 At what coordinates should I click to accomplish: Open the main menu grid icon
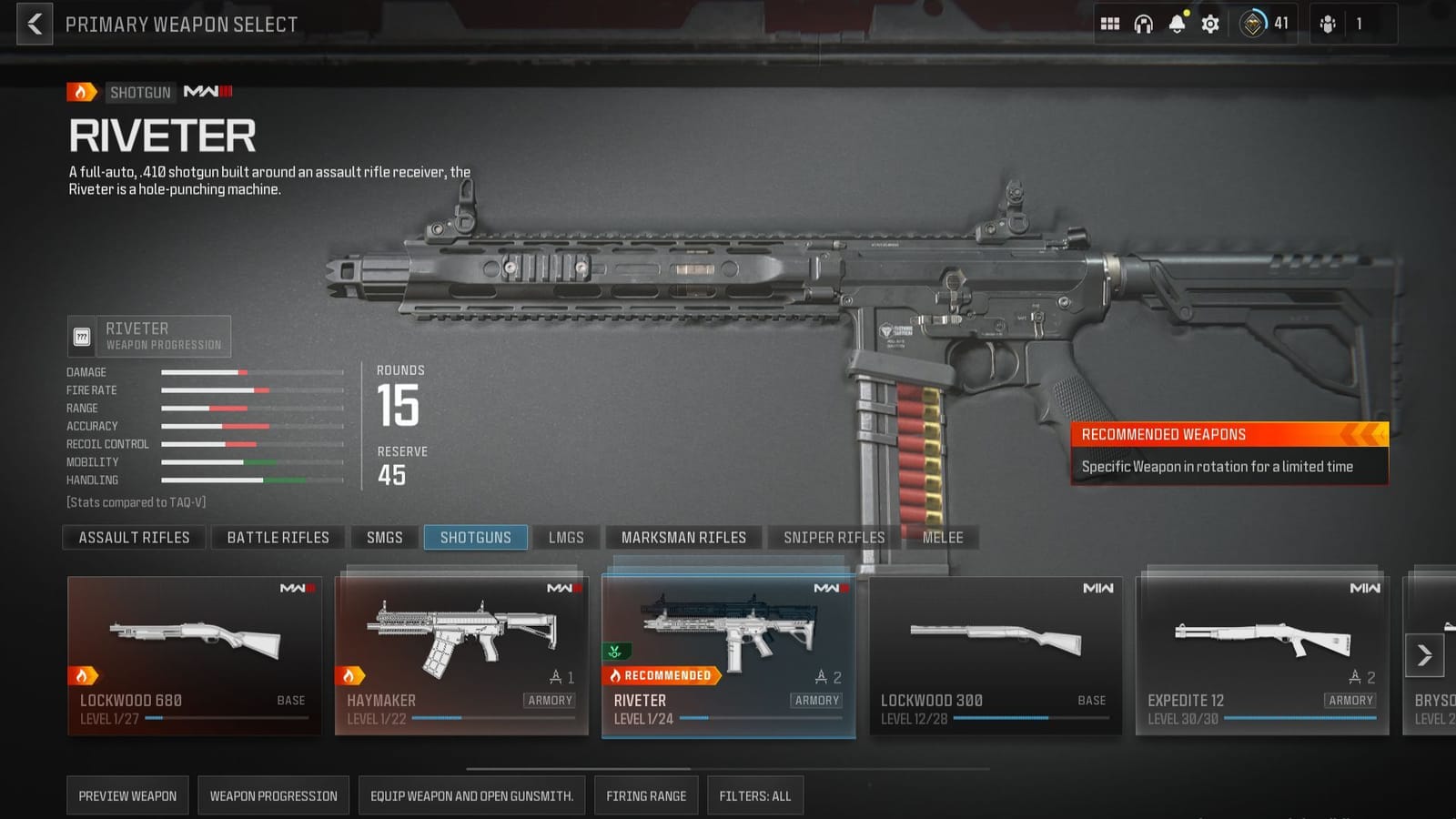[x=1110, y=24]
